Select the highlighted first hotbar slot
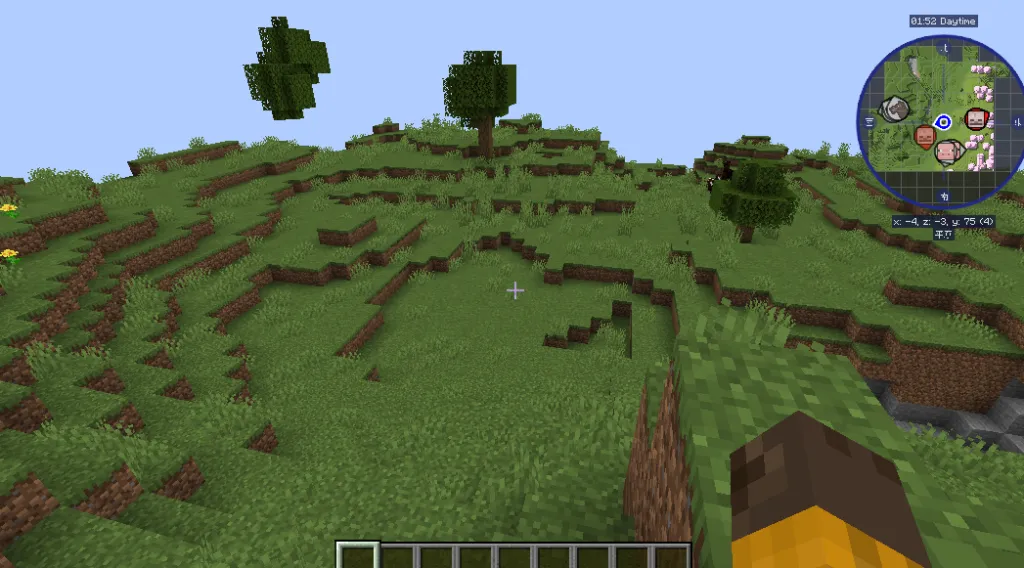The height and width of the screenshot is (568, 1024). point(358,555)
